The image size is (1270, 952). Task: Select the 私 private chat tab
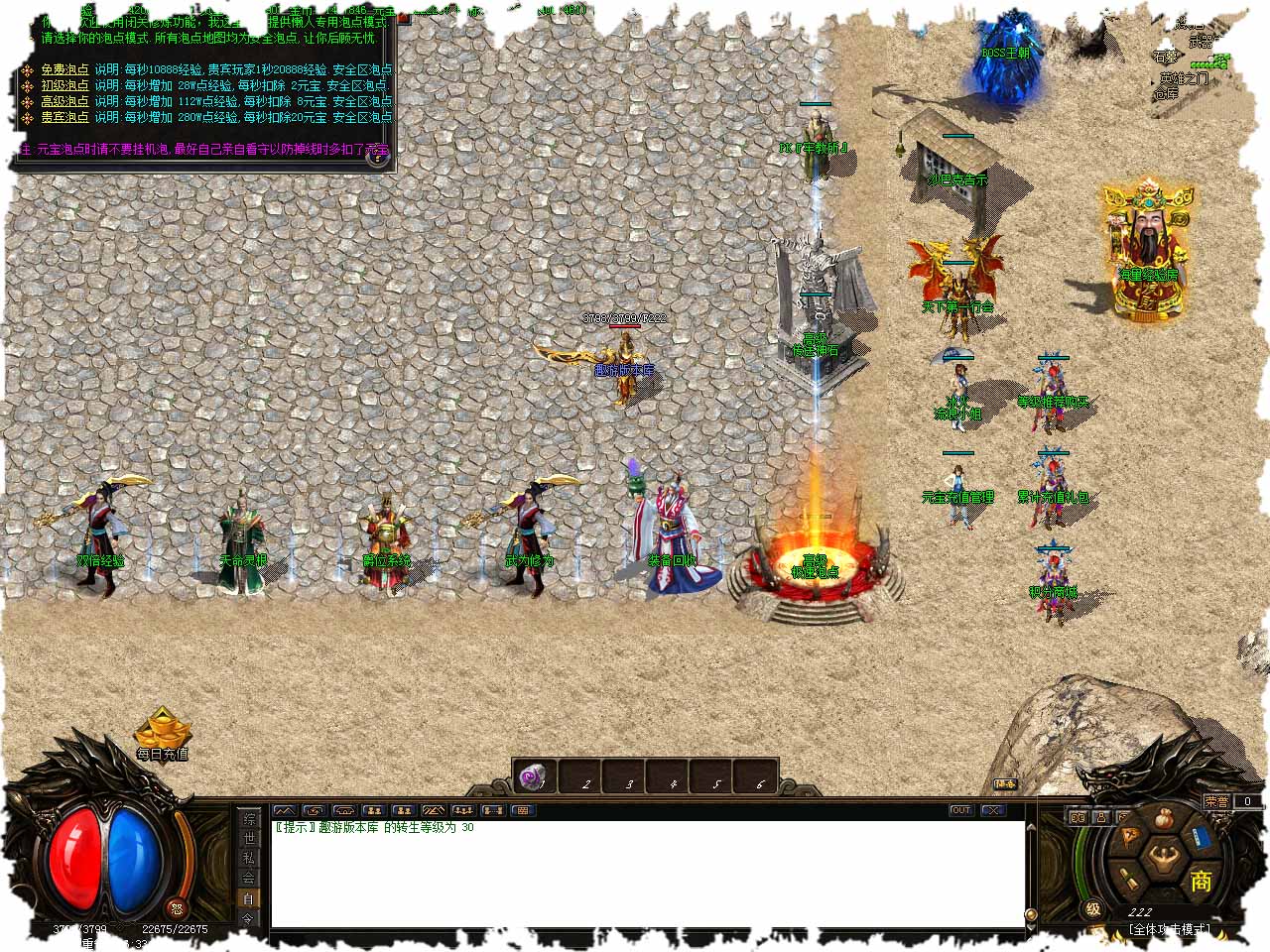click(x=249, y=859)
